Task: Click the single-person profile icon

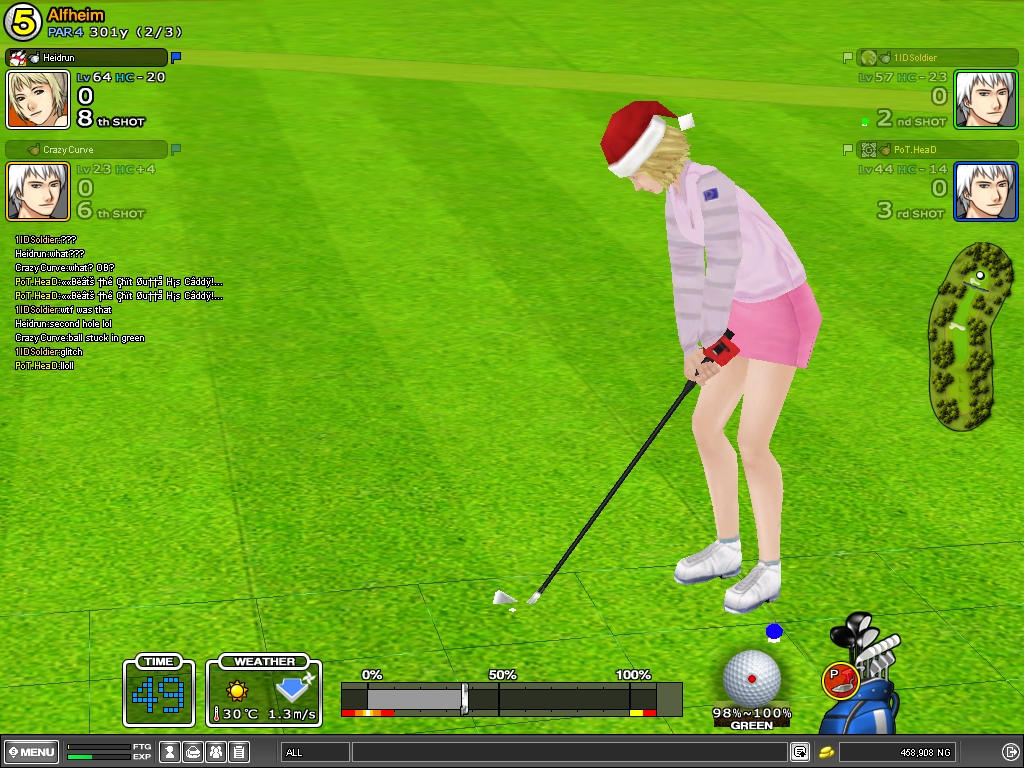Action: tap(170, 752)
